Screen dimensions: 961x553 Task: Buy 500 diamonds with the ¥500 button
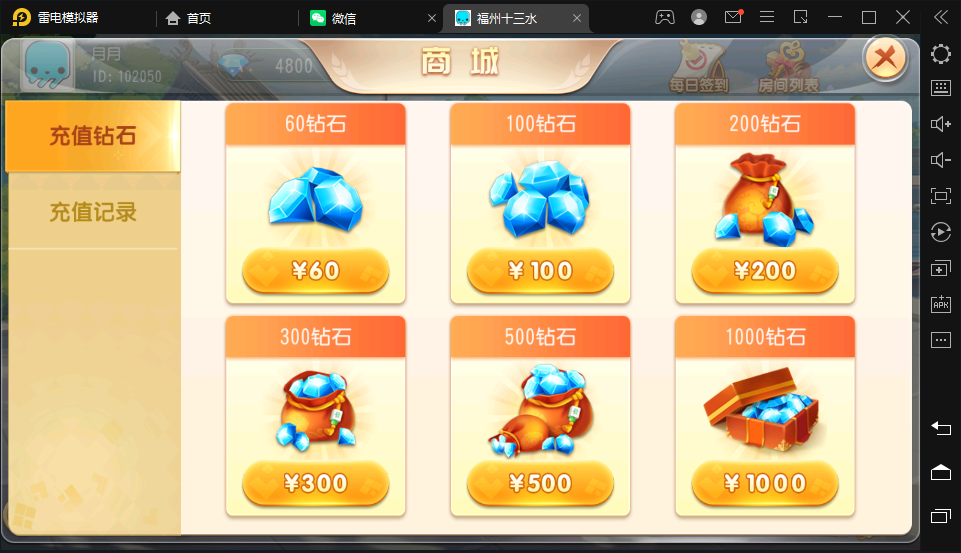pyautogui.click(x=540, y=484)
